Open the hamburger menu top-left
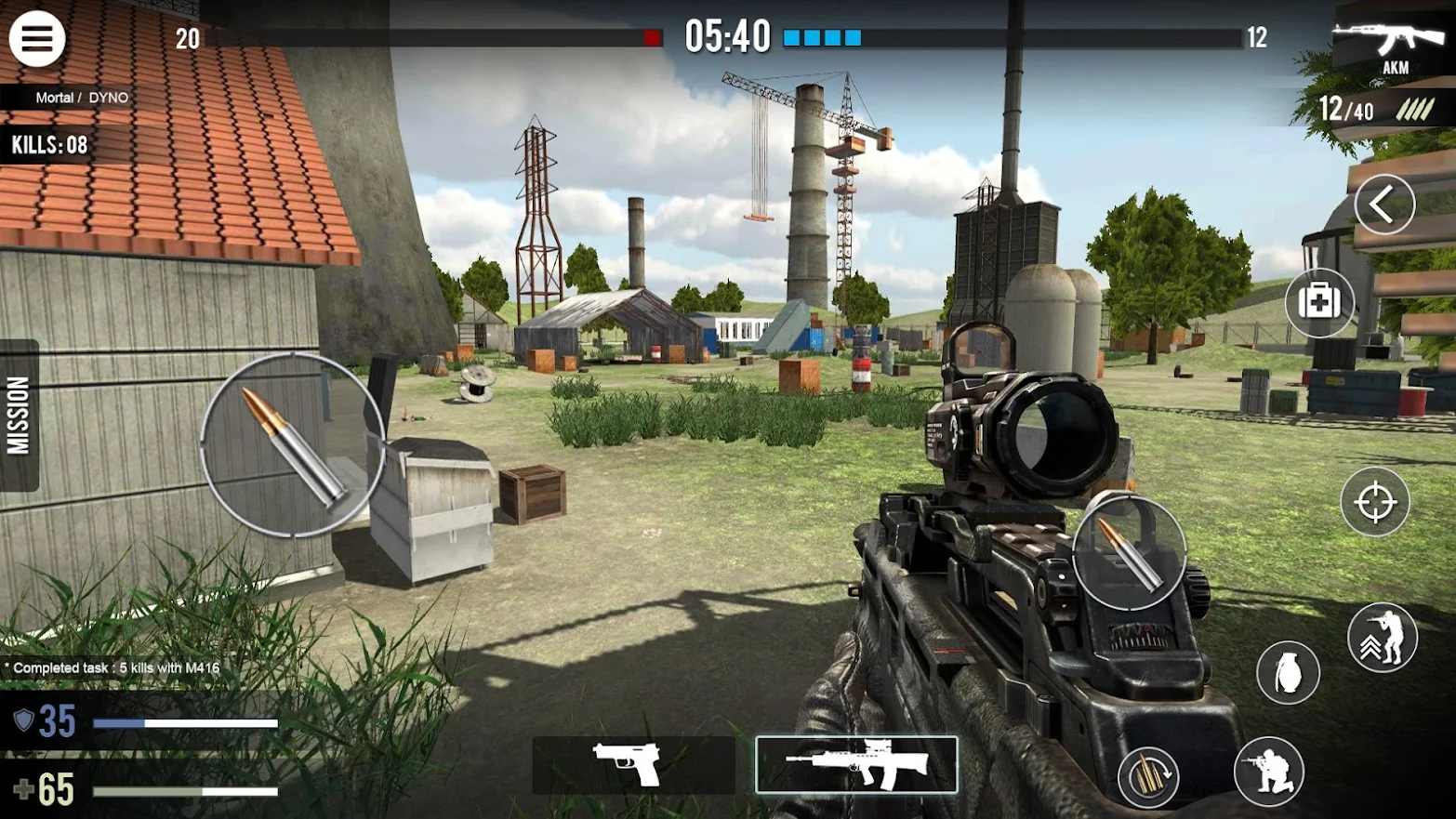 tap(36, 38)
